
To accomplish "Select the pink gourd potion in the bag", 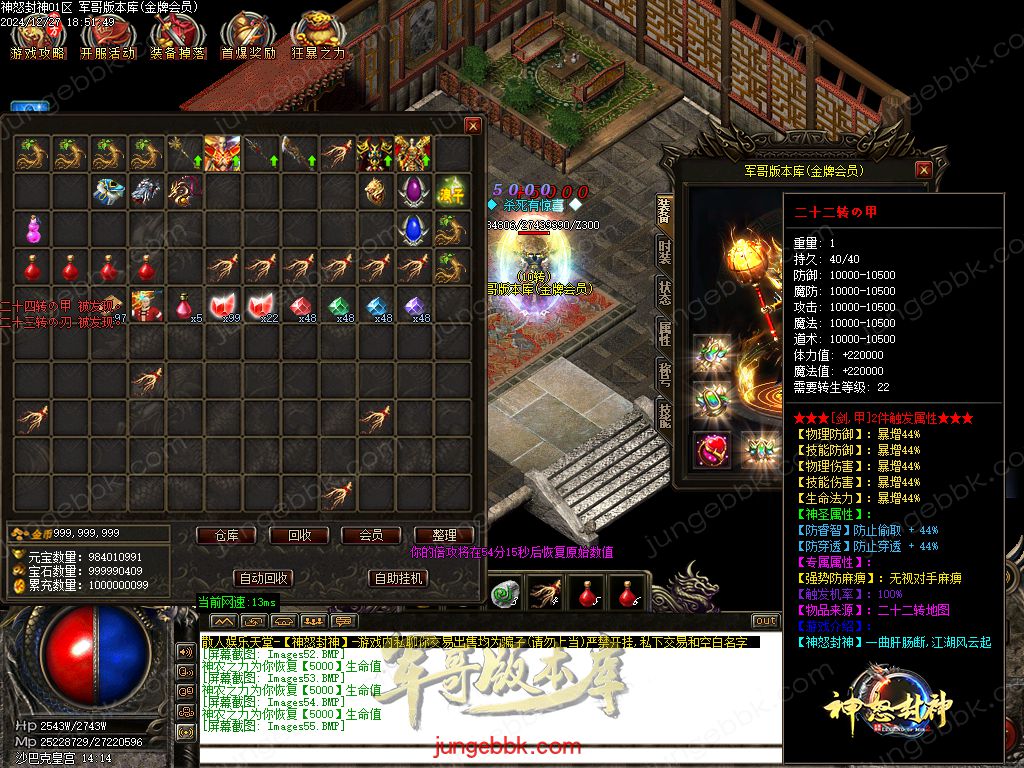I will [x=33, y=229].
